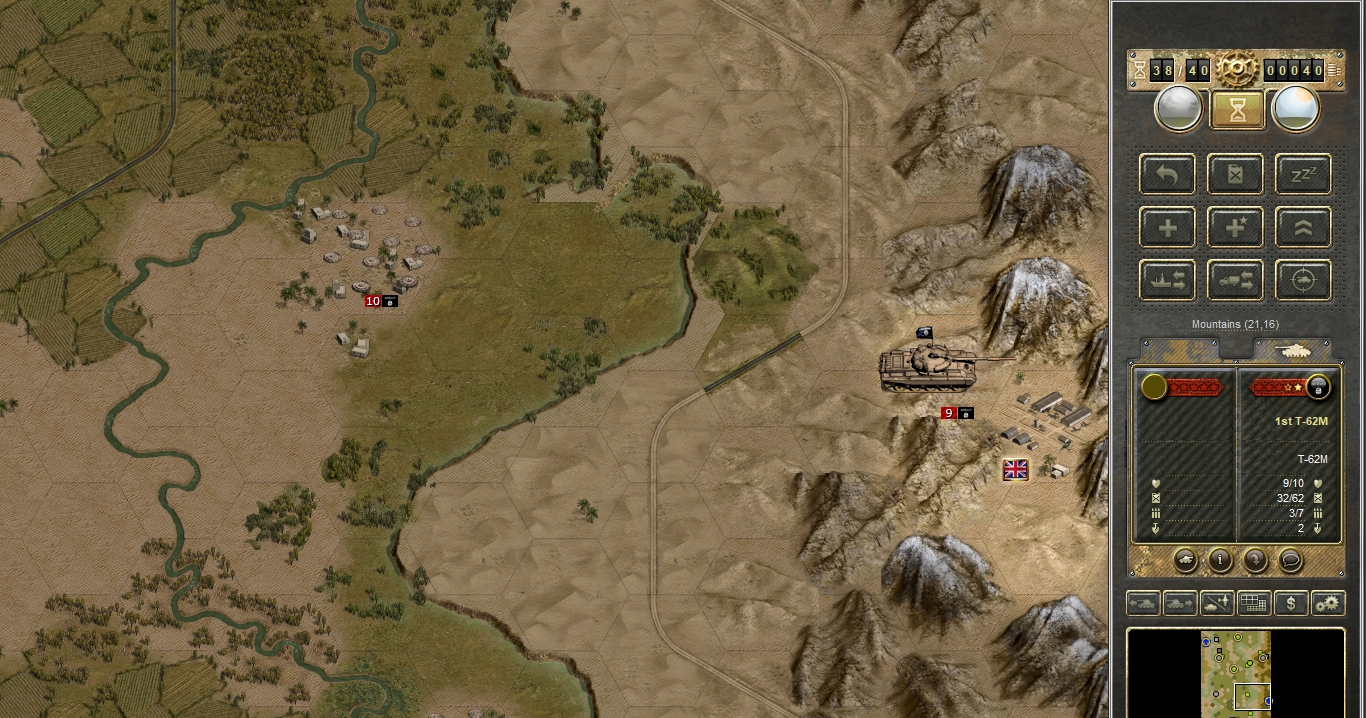Click the round tank icon below unit stats
1366x718 pixels.
click(1185, 560)
